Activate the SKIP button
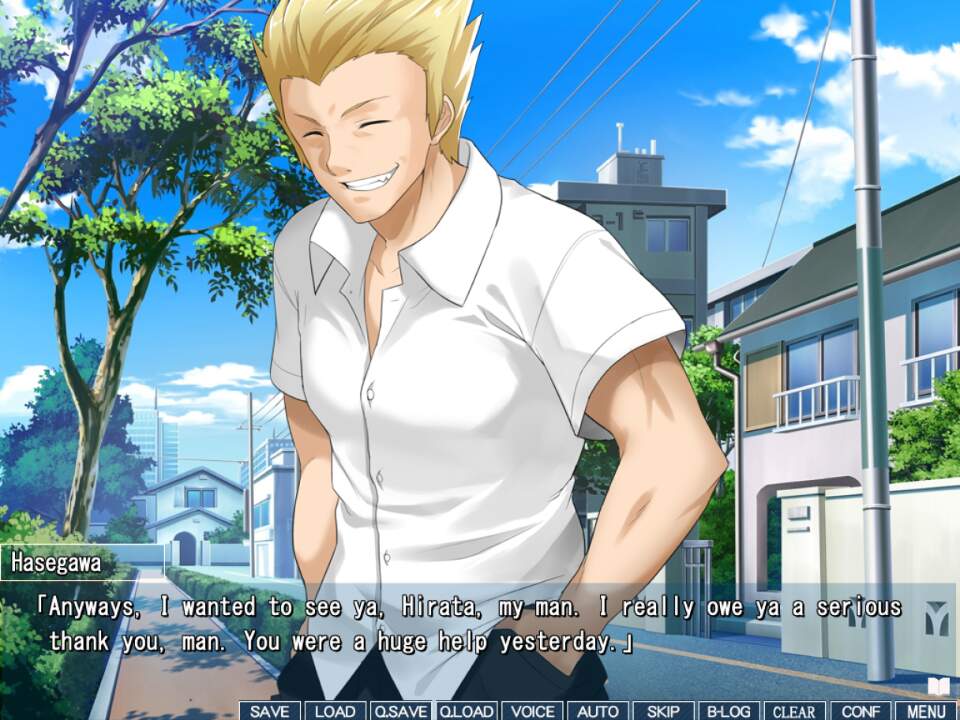The width and height of the screenshot is (960, 720). 663,711
